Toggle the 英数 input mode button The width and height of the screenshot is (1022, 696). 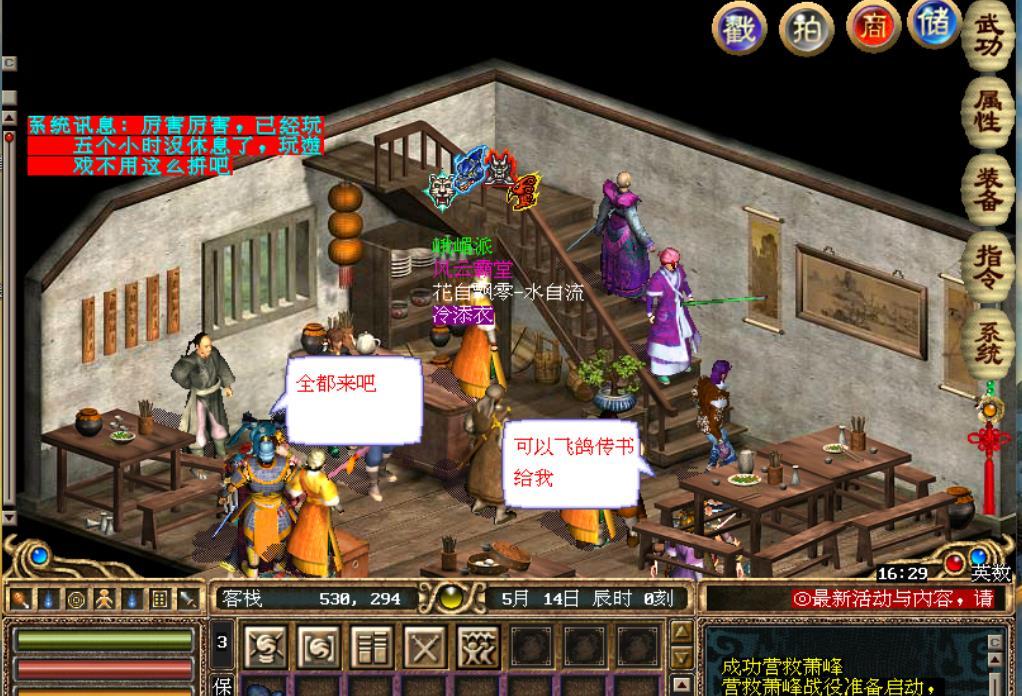coord(990,573)
